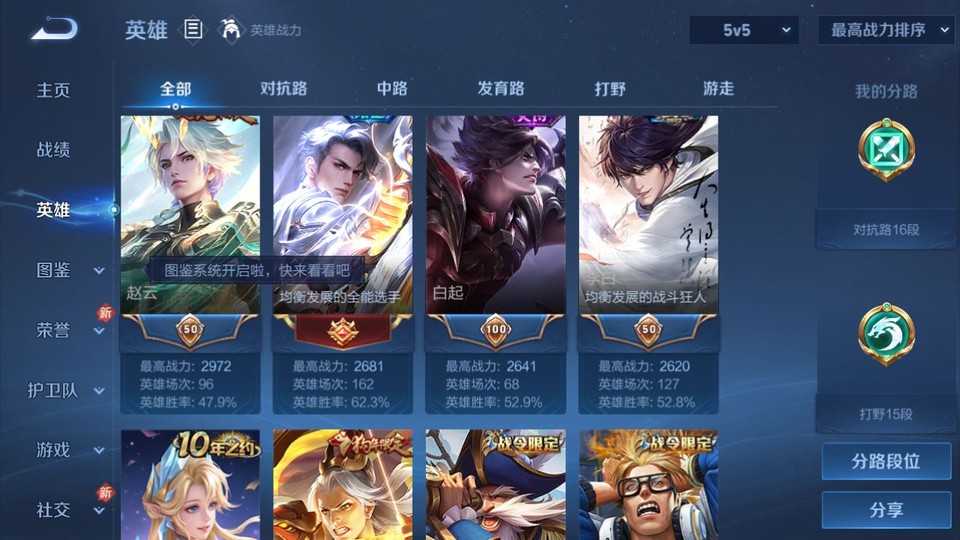Filter heroes by the 打野 jungle tab
Viewport: 960px width, 540px height.
tap(610, 88)
